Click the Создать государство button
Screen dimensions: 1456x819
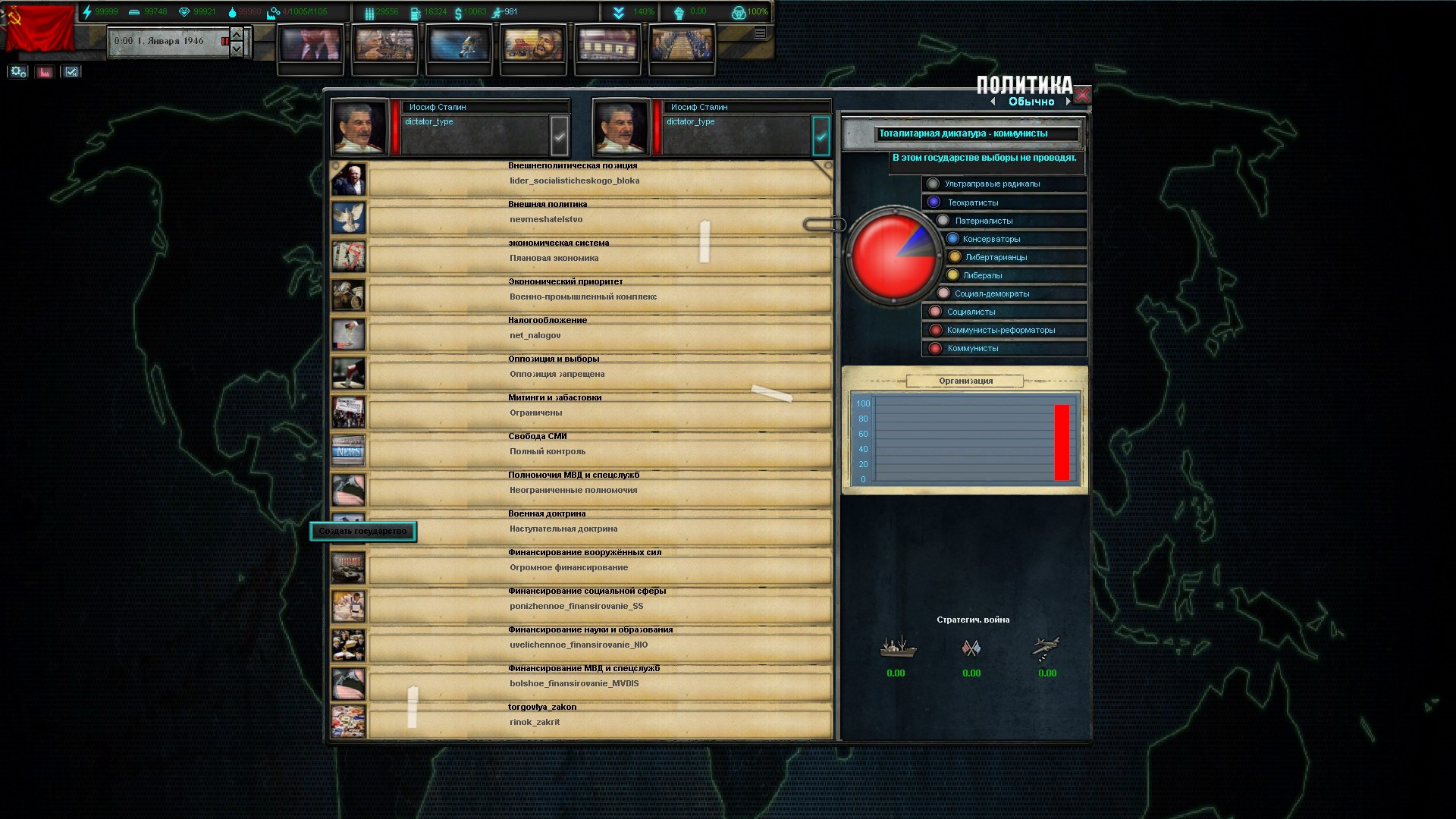(362, 532)
